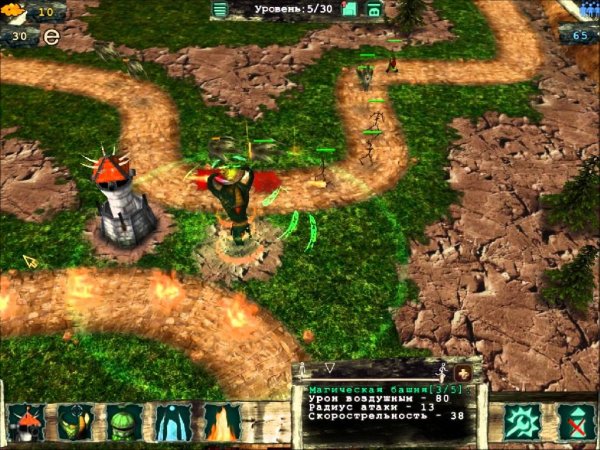The image size is (600, 450).
Task: Click the green skull-face icon in top bar
Action: [374, 9]
